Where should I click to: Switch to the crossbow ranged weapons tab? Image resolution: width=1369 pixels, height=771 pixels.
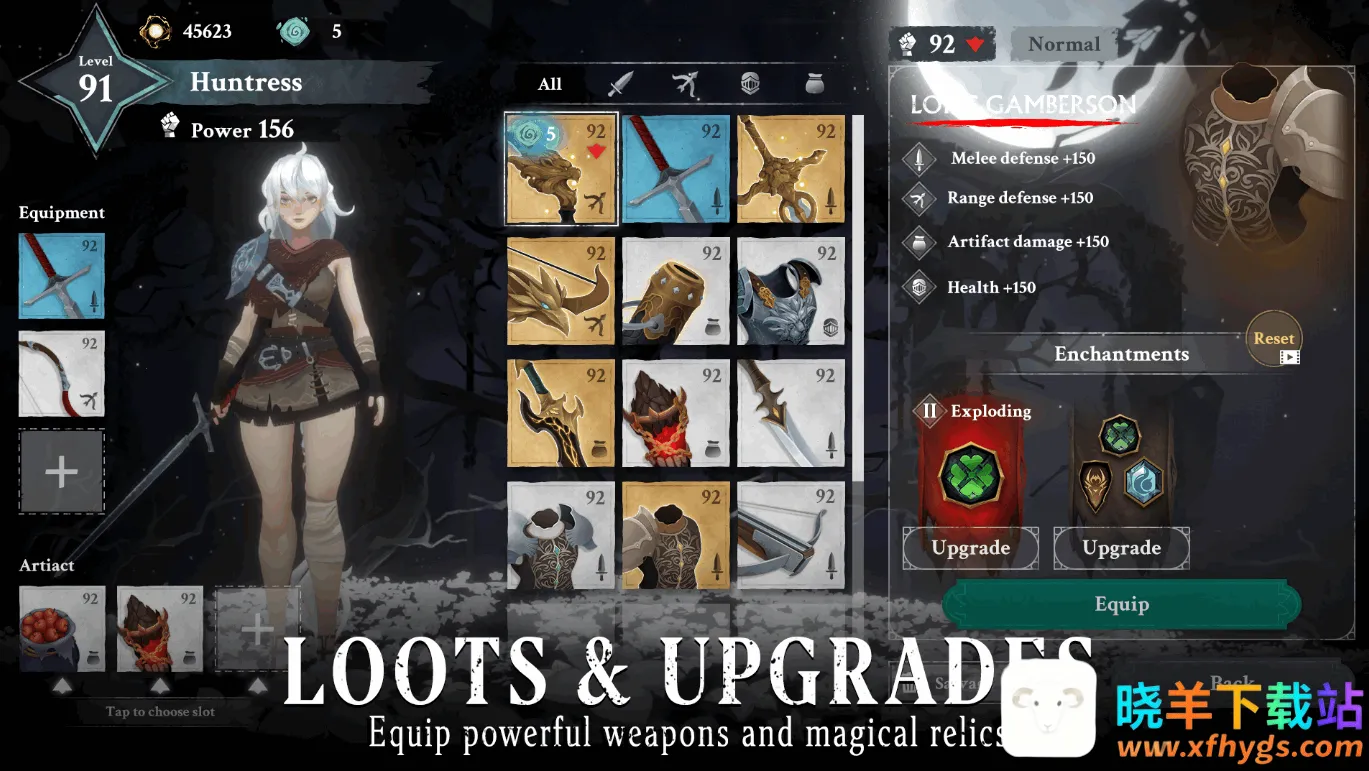(685, 84)
